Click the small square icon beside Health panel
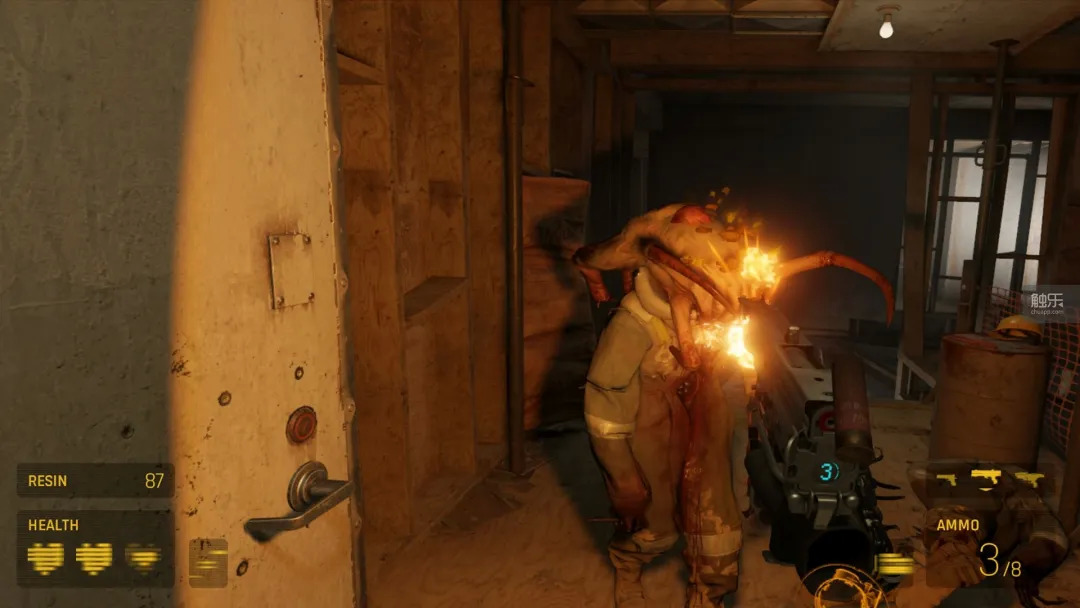 pos(208,562)
